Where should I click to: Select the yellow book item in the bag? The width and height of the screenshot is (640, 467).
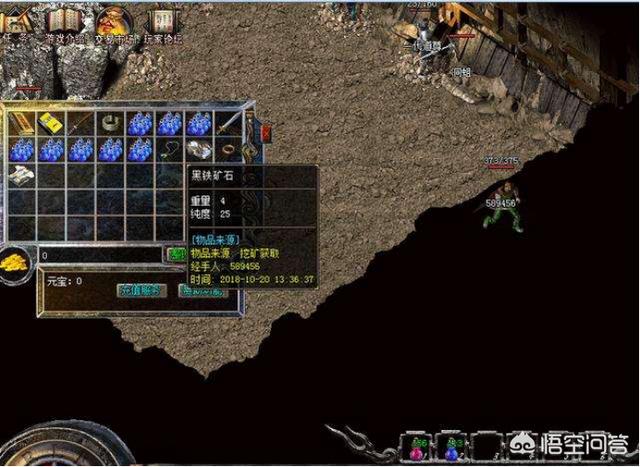point(51,124)
